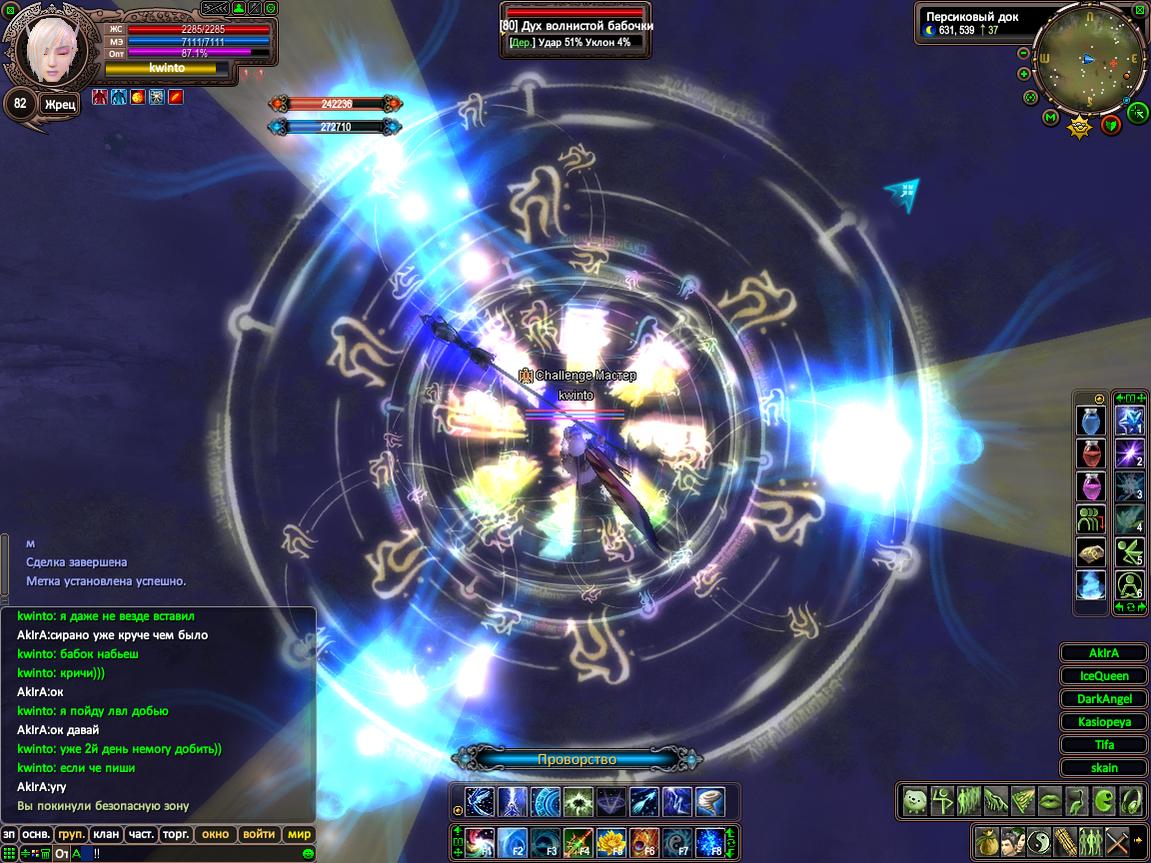Use the blue mana potion slot

click(x=1090, y=422)
